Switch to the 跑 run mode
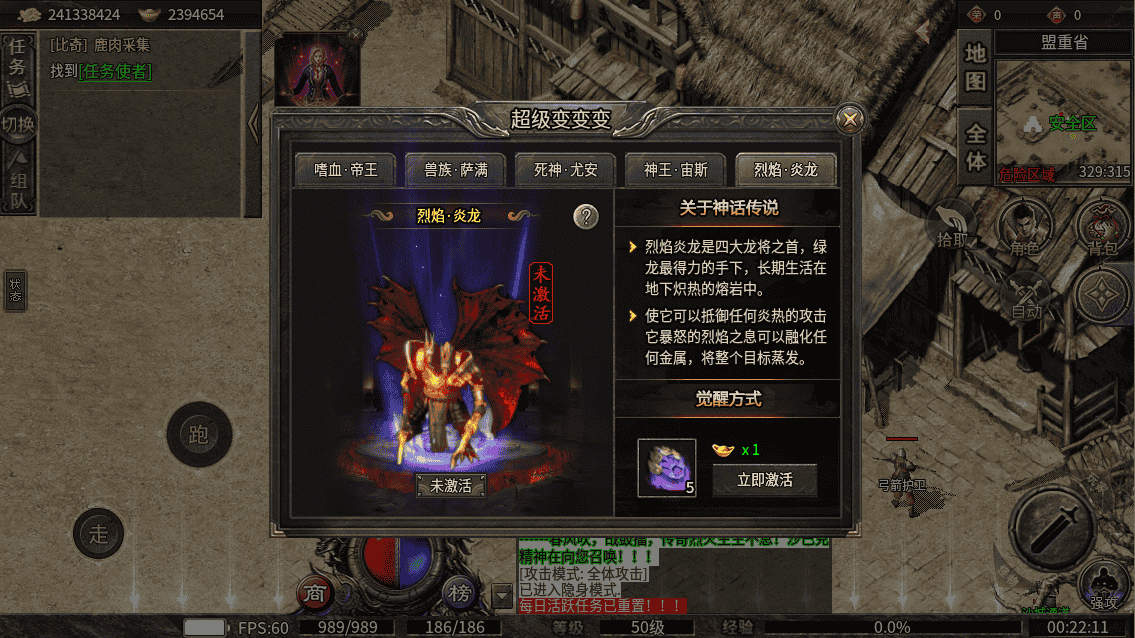The width and height of the screenshot is (1135, 638). (x=199, y=435)
